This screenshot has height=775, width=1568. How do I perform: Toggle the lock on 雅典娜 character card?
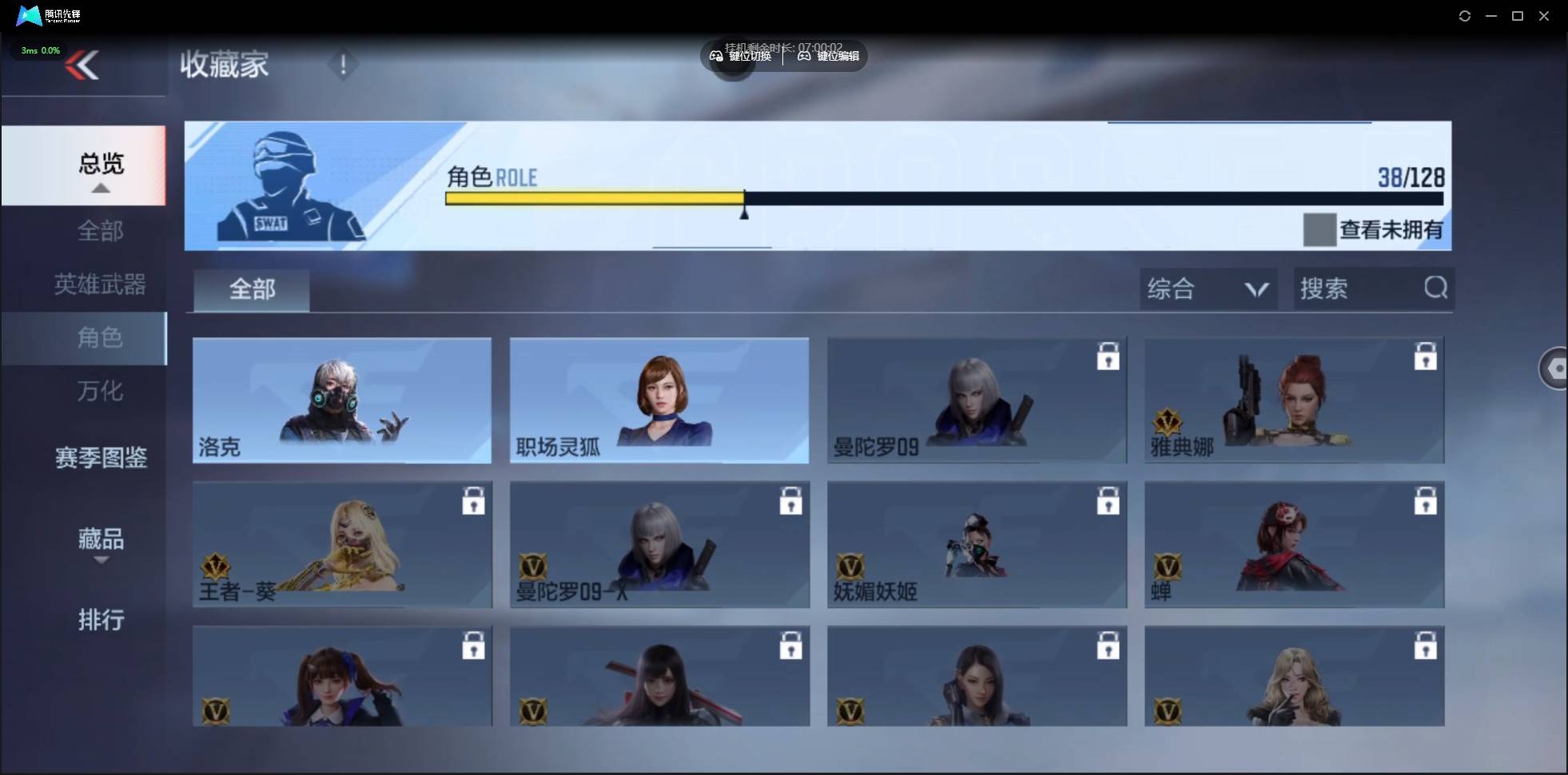tap(1426, 357)
